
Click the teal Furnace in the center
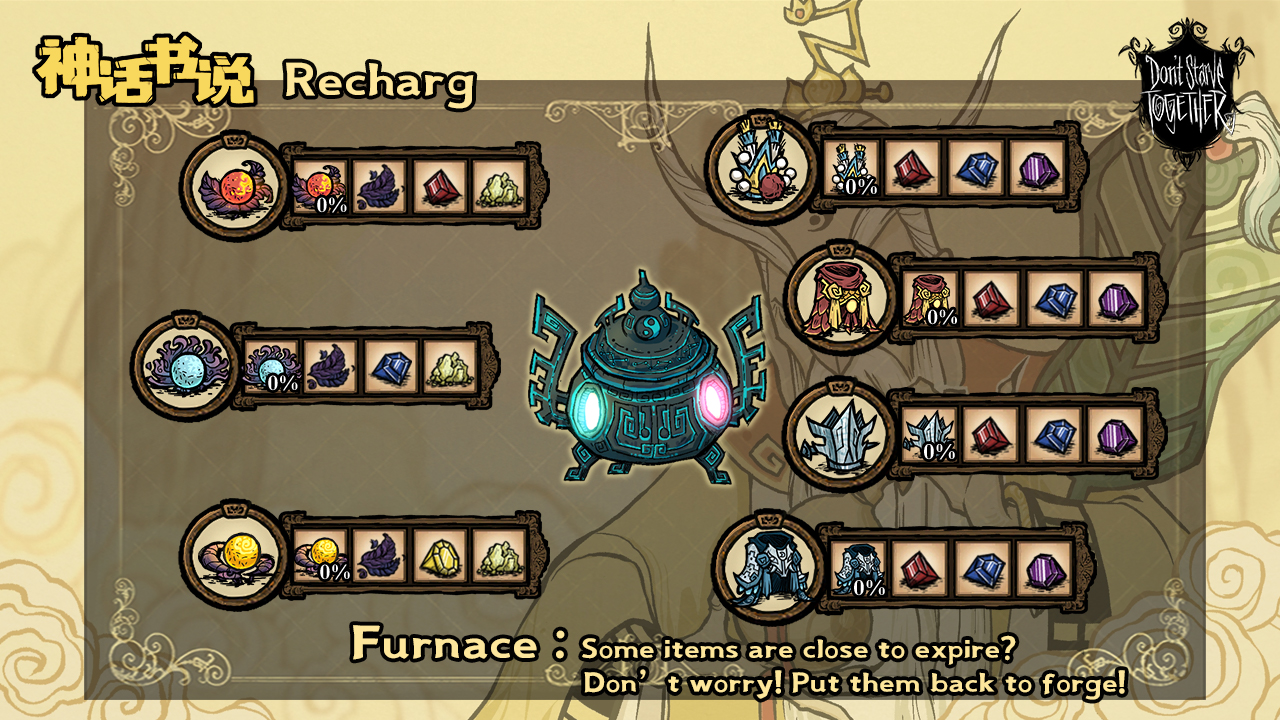(x=648, y=382)
